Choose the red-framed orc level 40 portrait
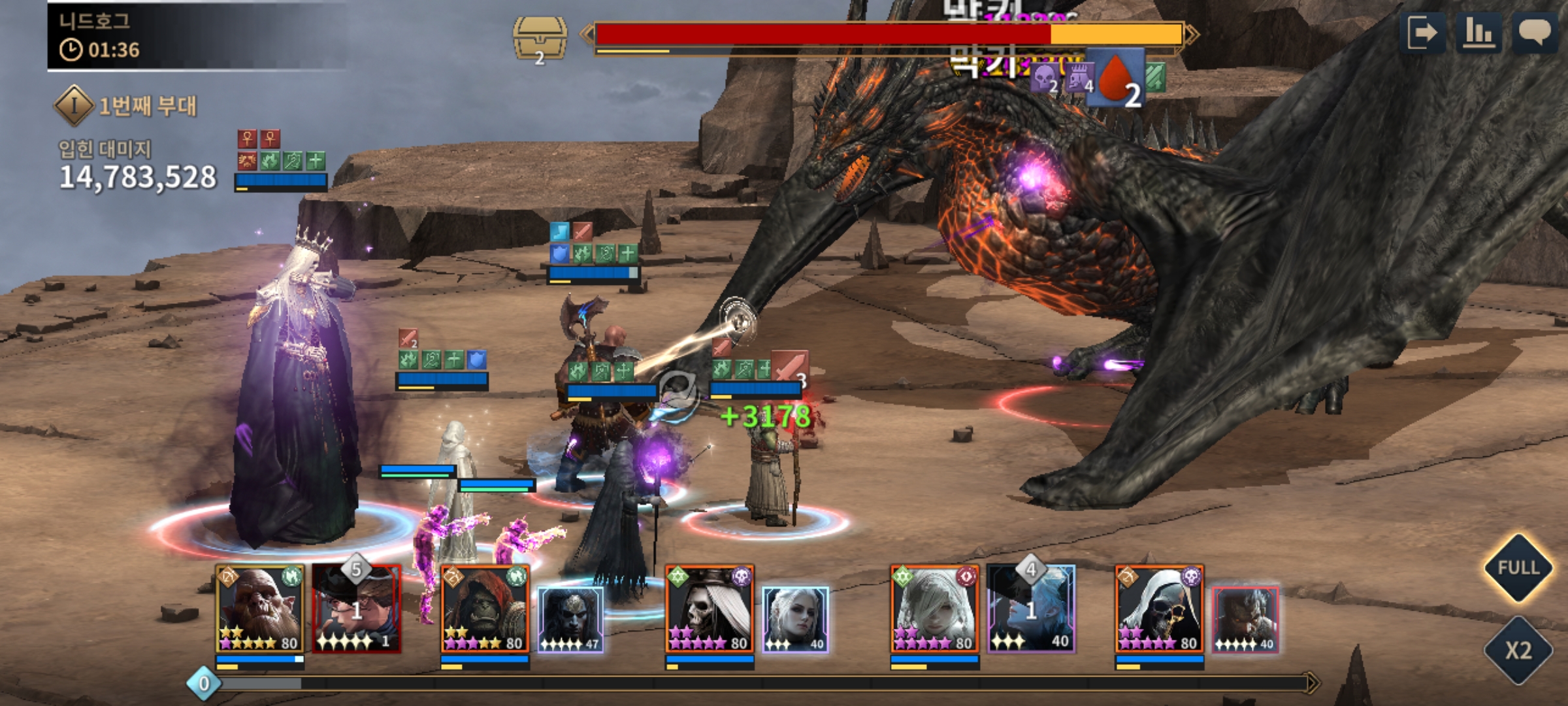The width and height of the screenshot is (1568, 706). (1245, 619)
